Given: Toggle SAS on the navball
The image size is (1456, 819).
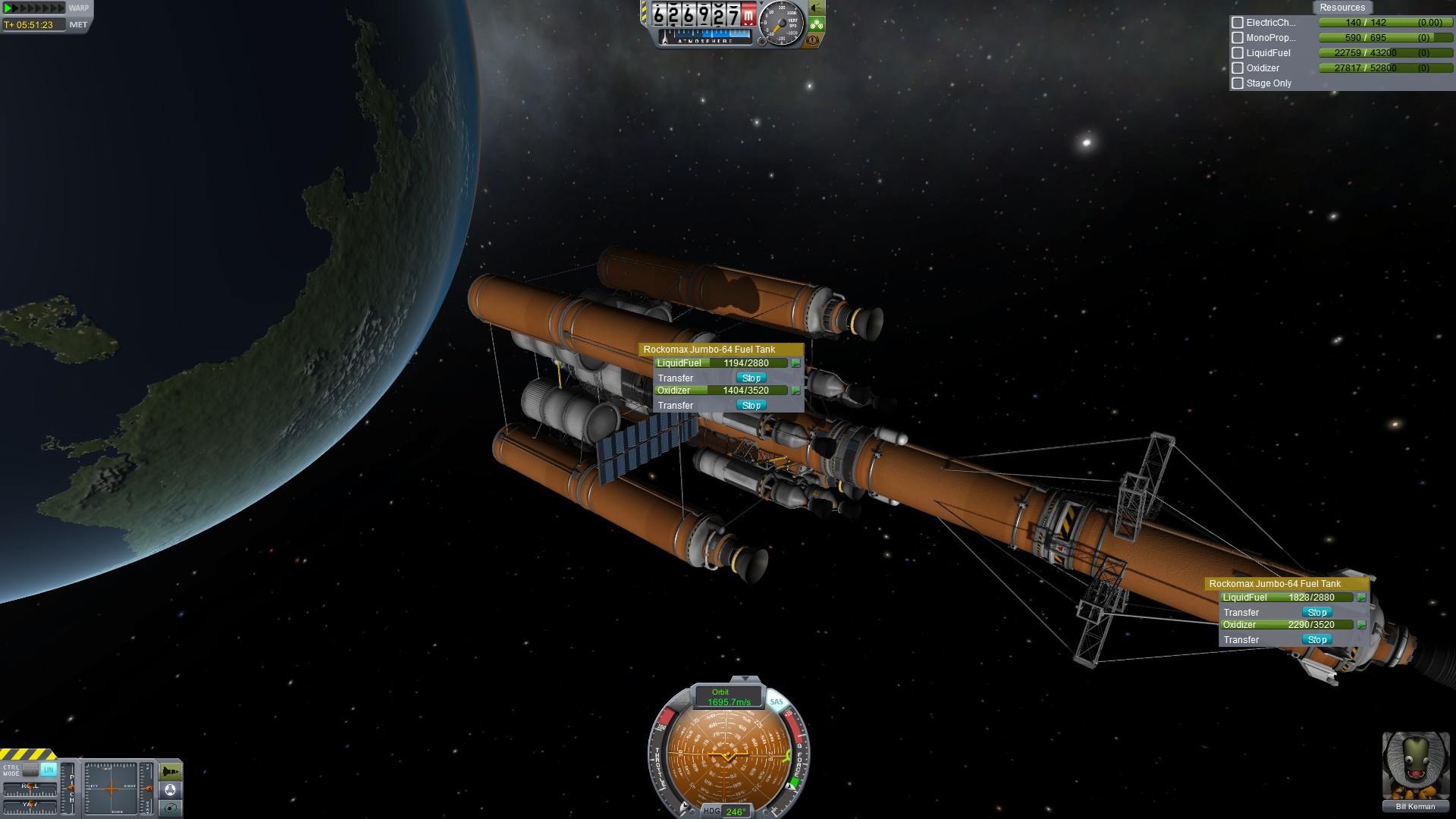Looking at the screenshot, I should click(x=777, y=702).
